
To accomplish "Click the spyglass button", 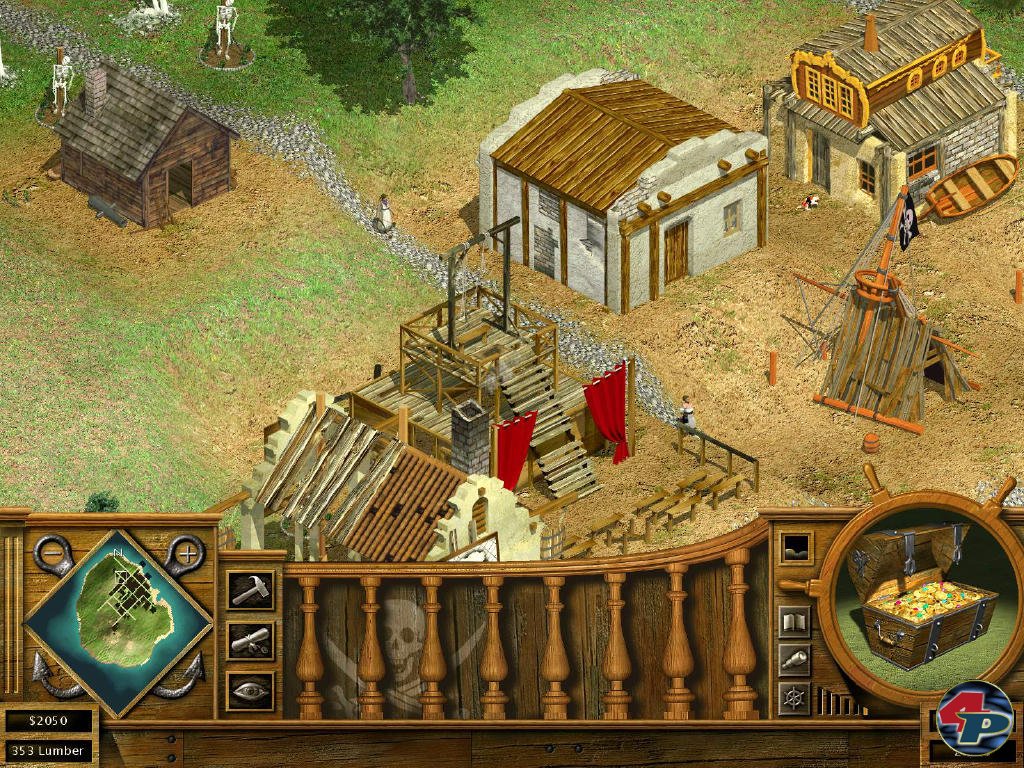I will (794, 659).
